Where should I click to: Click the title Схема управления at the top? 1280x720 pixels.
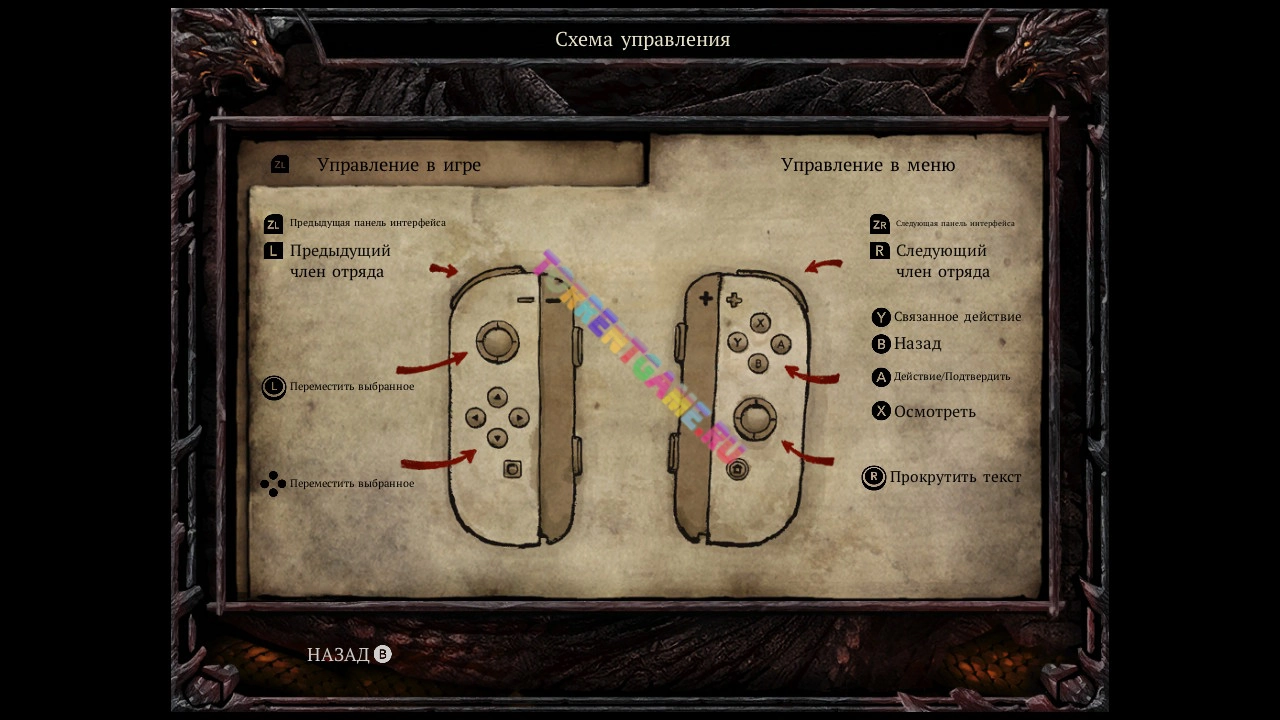pos(641,39)
